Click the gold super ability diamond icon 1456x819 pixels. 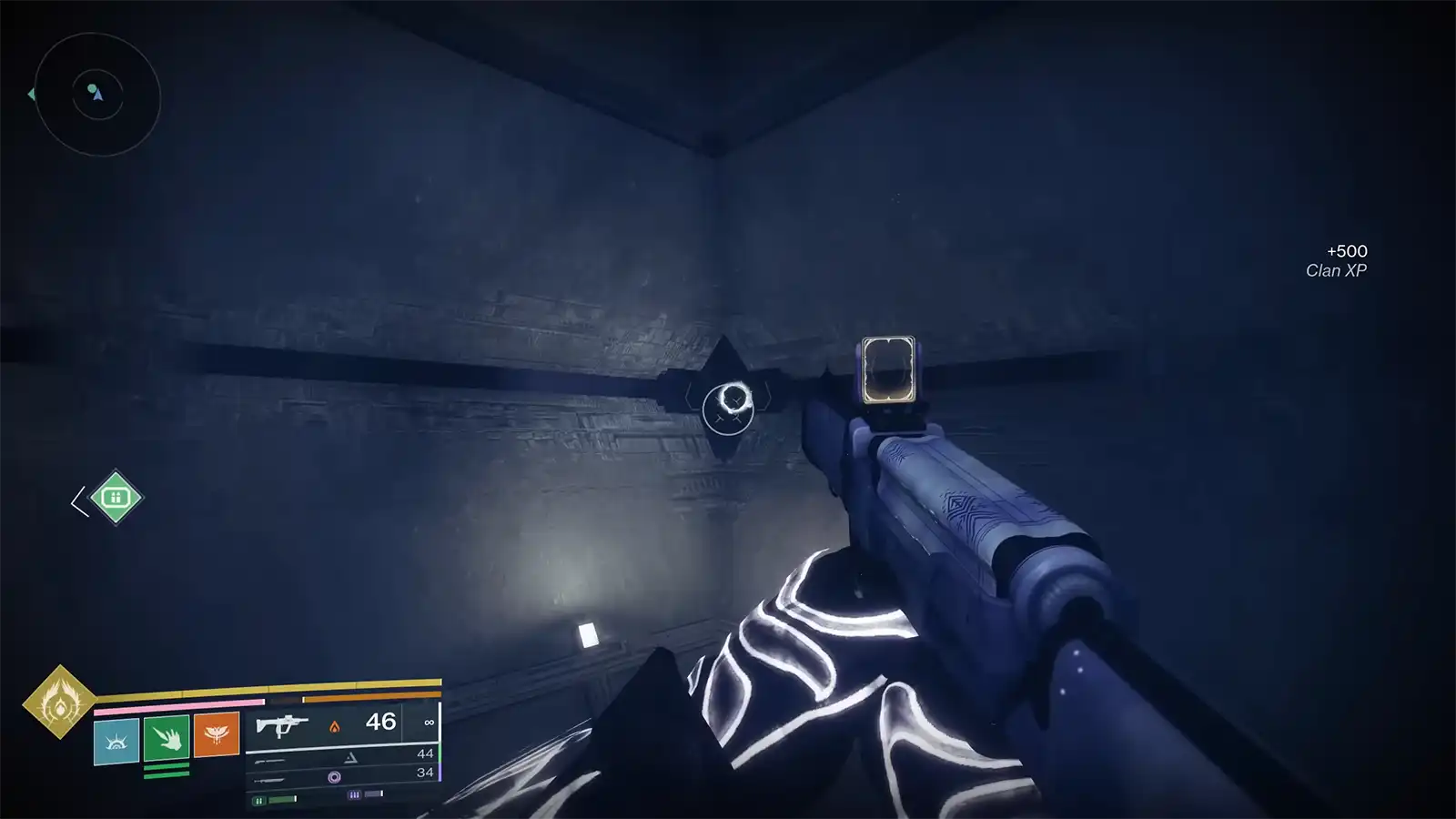pyautogui.click(x=59, y=703)
